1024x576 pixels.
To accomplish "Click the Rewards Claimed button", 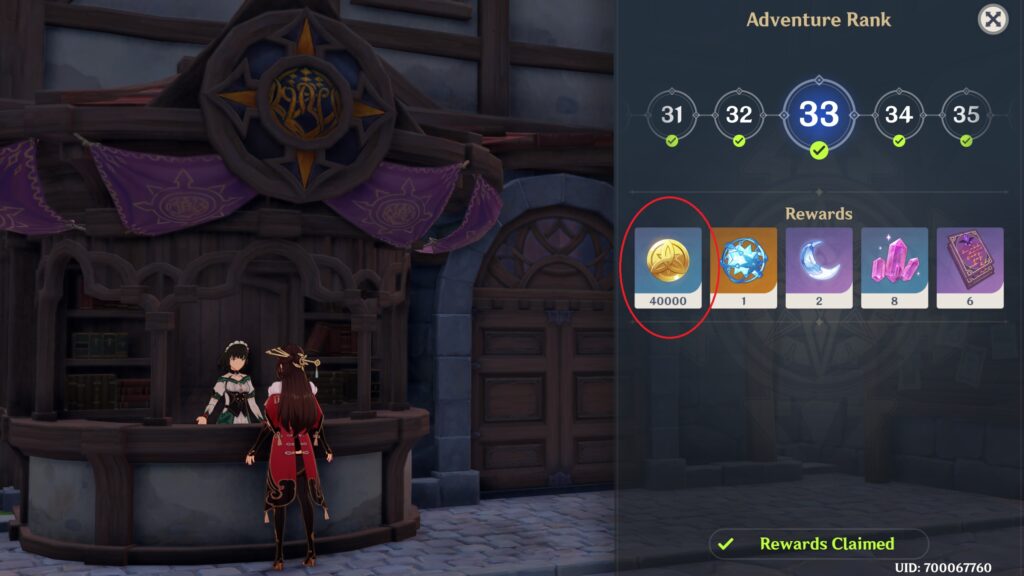I will pos(819,544).
